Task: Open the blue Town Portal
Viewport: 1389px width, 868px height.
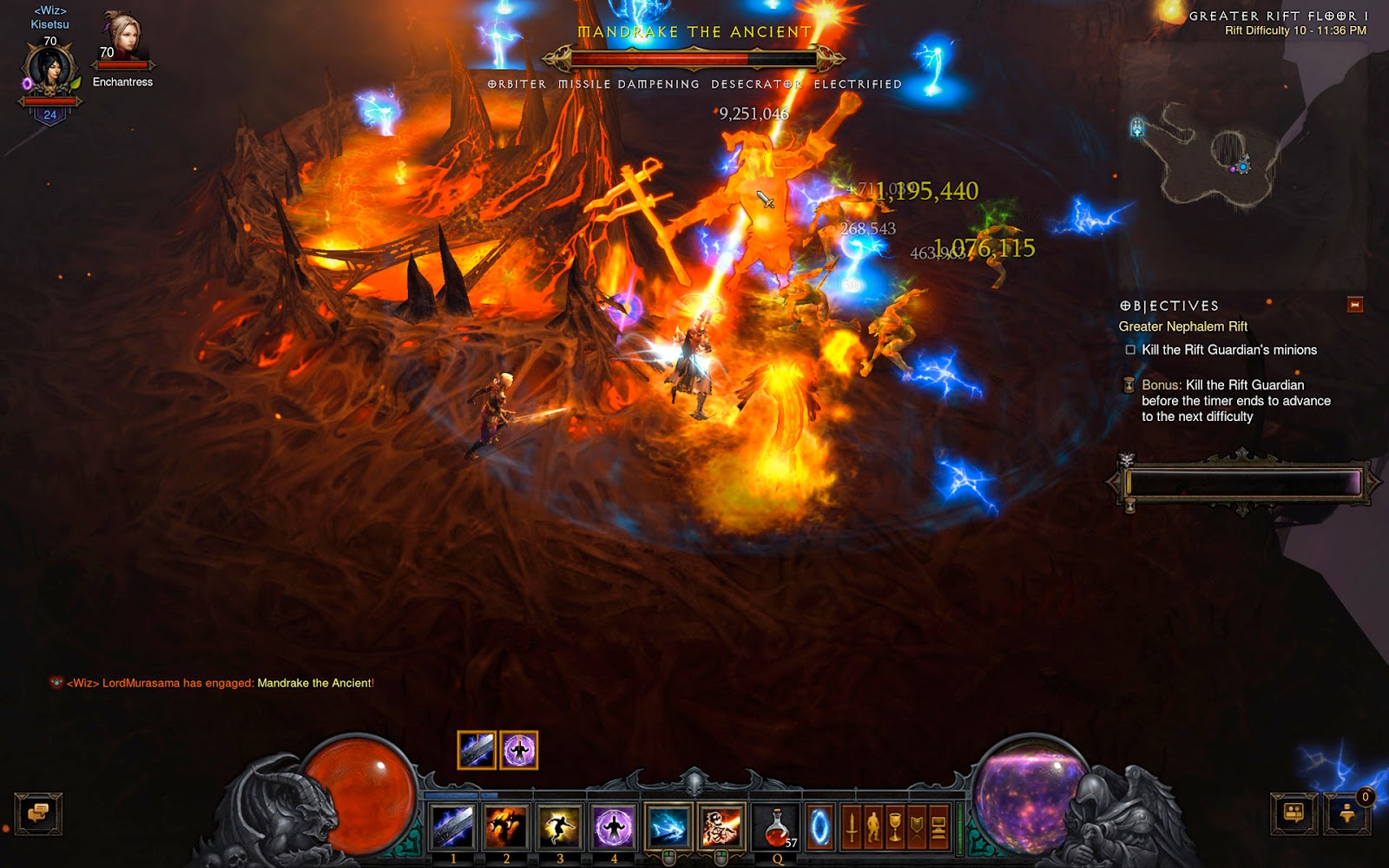Action: pos(820,828)
